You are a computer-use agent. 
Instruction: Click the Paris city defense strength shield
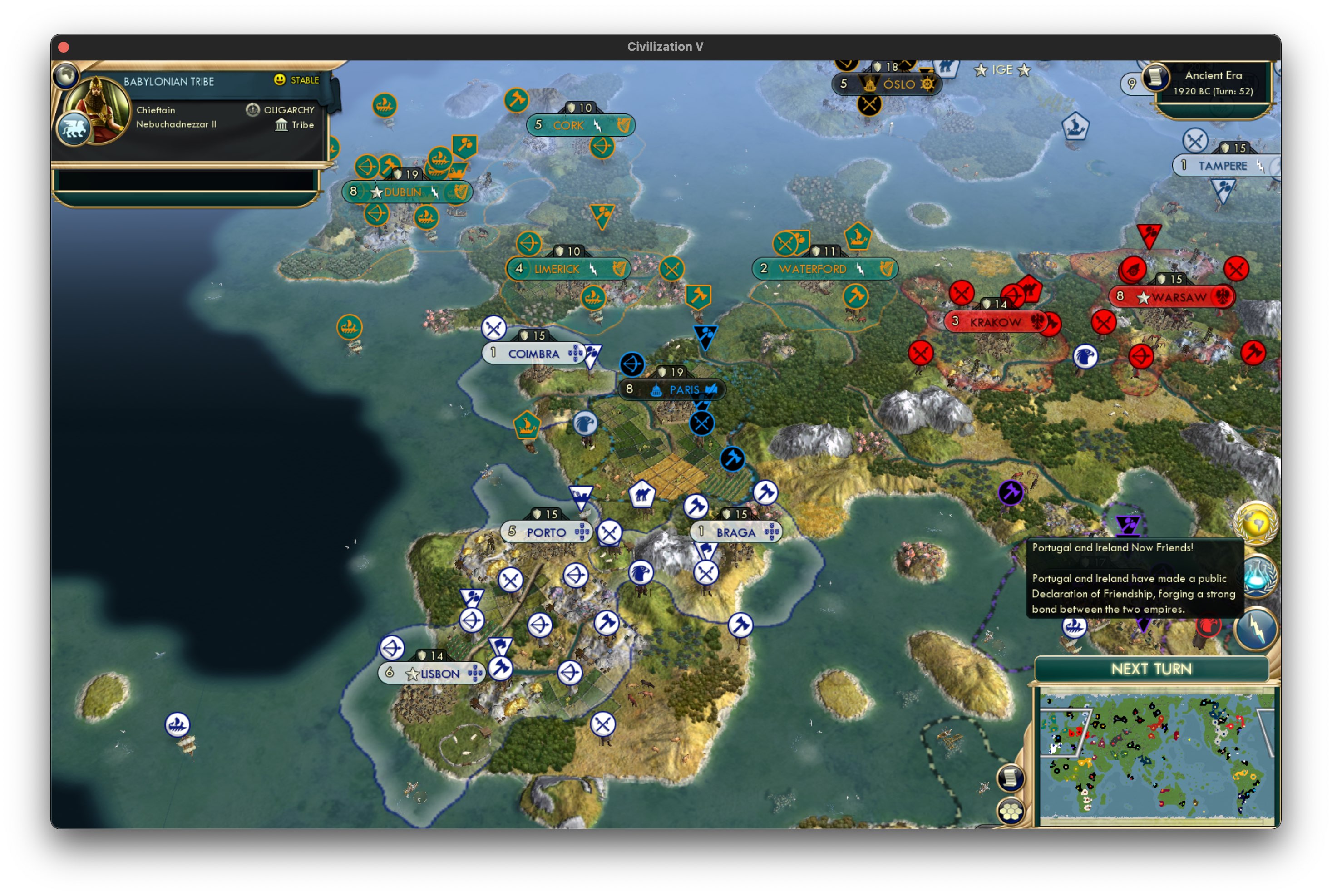663,372
